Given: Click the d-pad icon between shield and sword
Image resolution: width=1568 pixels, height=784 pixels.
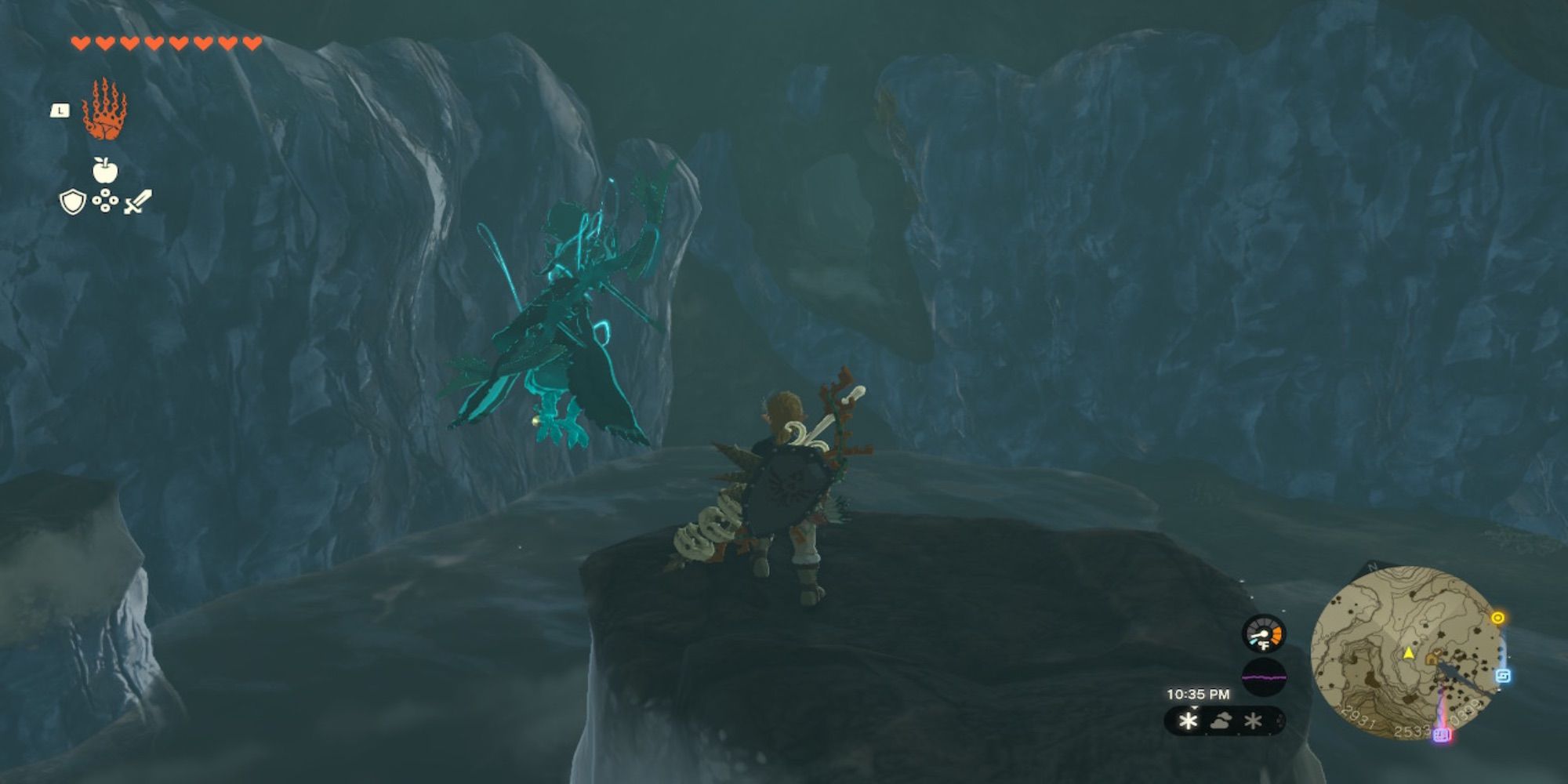Looking at the screenshot, I should coord(105,200).
